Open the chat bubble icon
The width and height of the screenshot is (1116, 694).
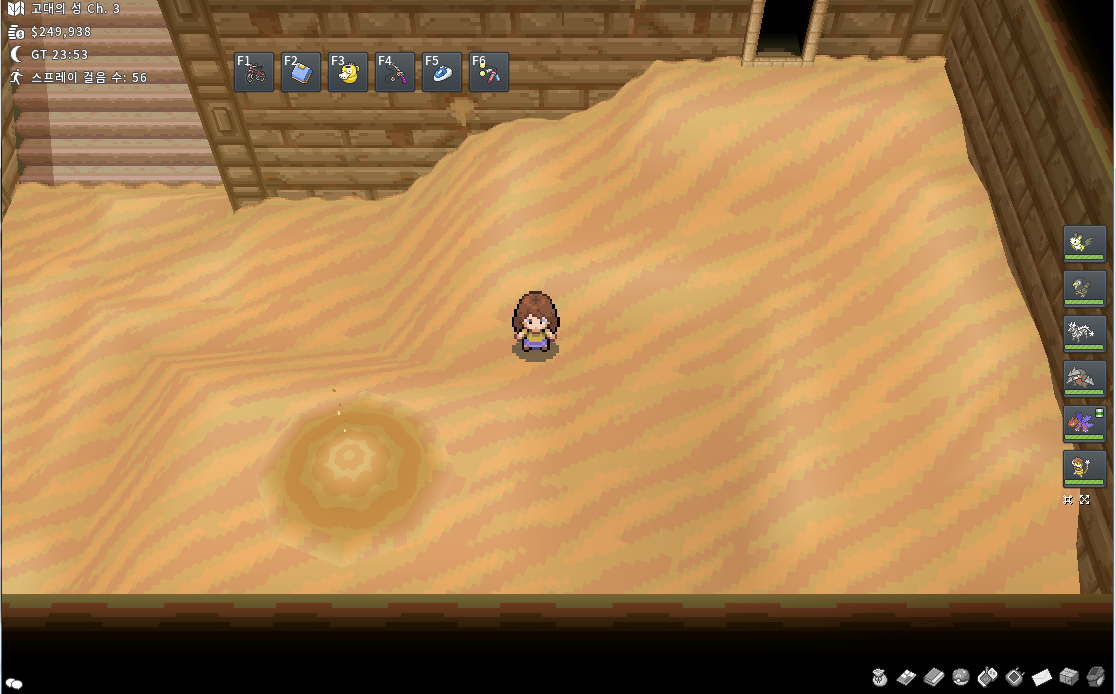[15, 683]
